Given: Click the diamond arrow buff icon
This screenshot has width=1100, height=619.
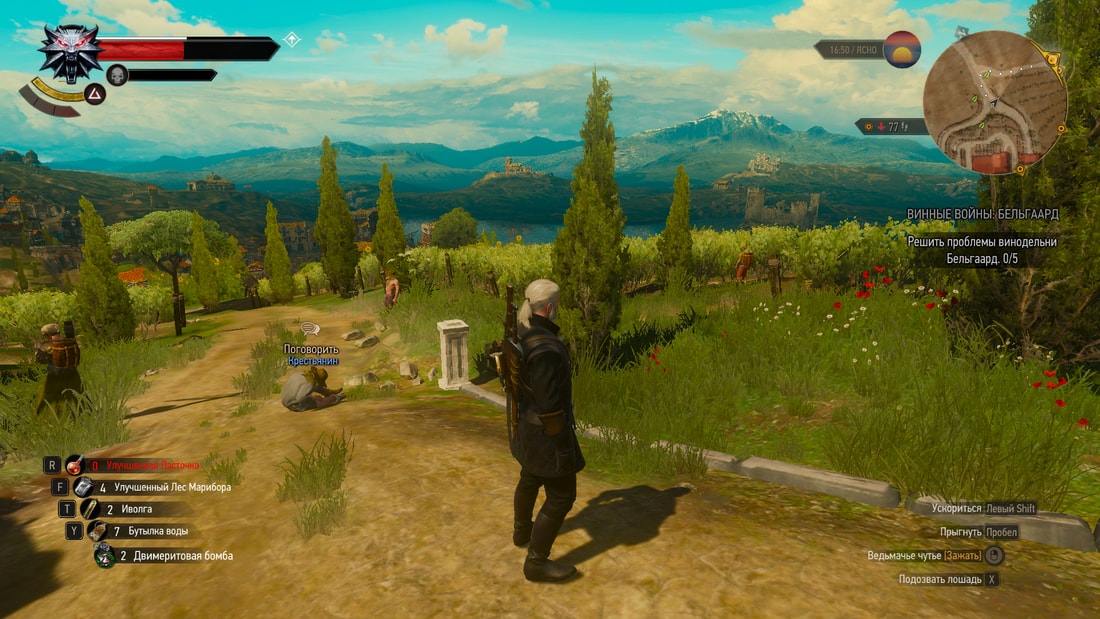Looking at the screenshot, I should pos(292,40).
